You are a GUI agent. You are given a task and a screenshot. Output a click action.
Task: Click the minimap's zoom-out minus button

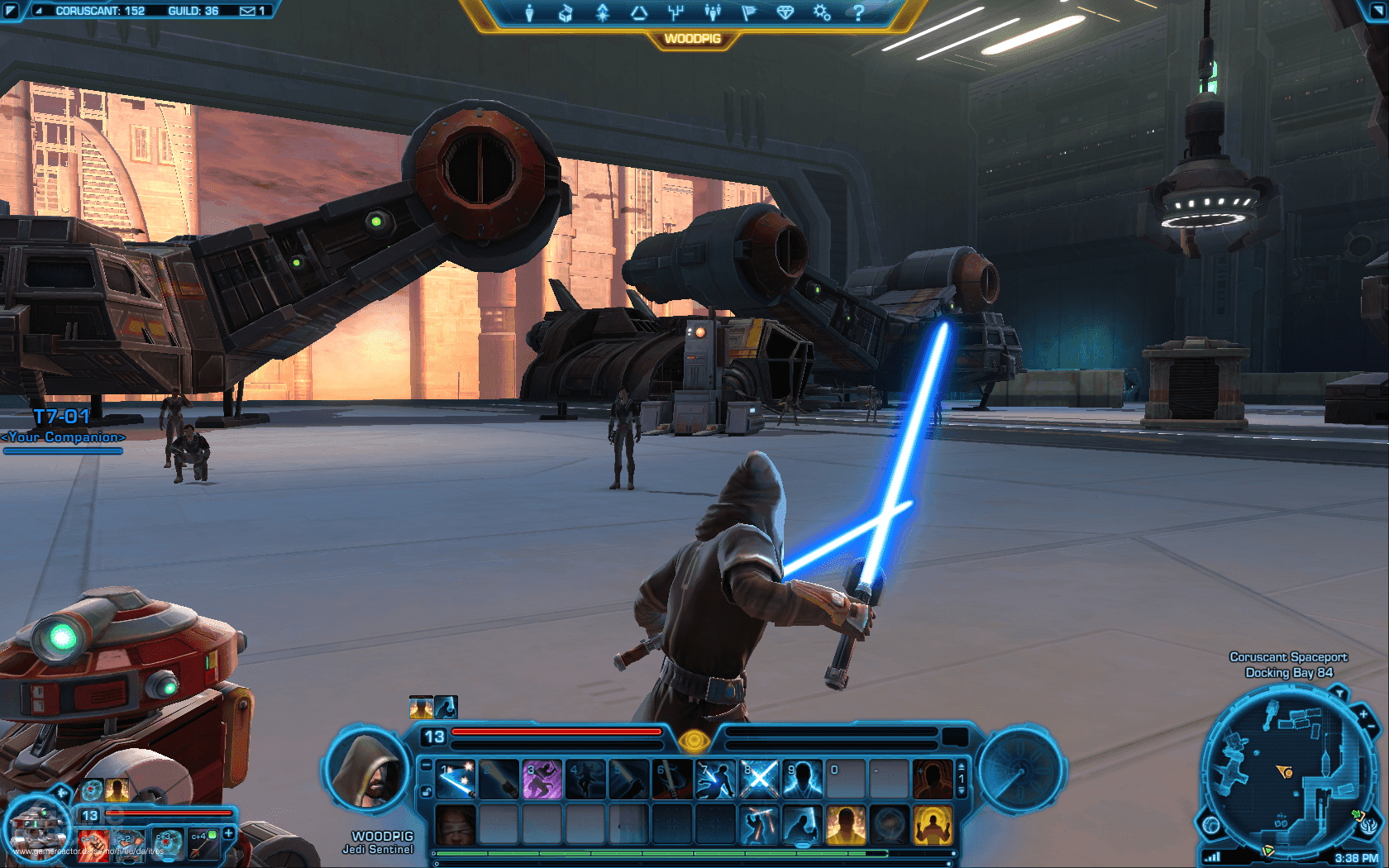point(1372,727)
